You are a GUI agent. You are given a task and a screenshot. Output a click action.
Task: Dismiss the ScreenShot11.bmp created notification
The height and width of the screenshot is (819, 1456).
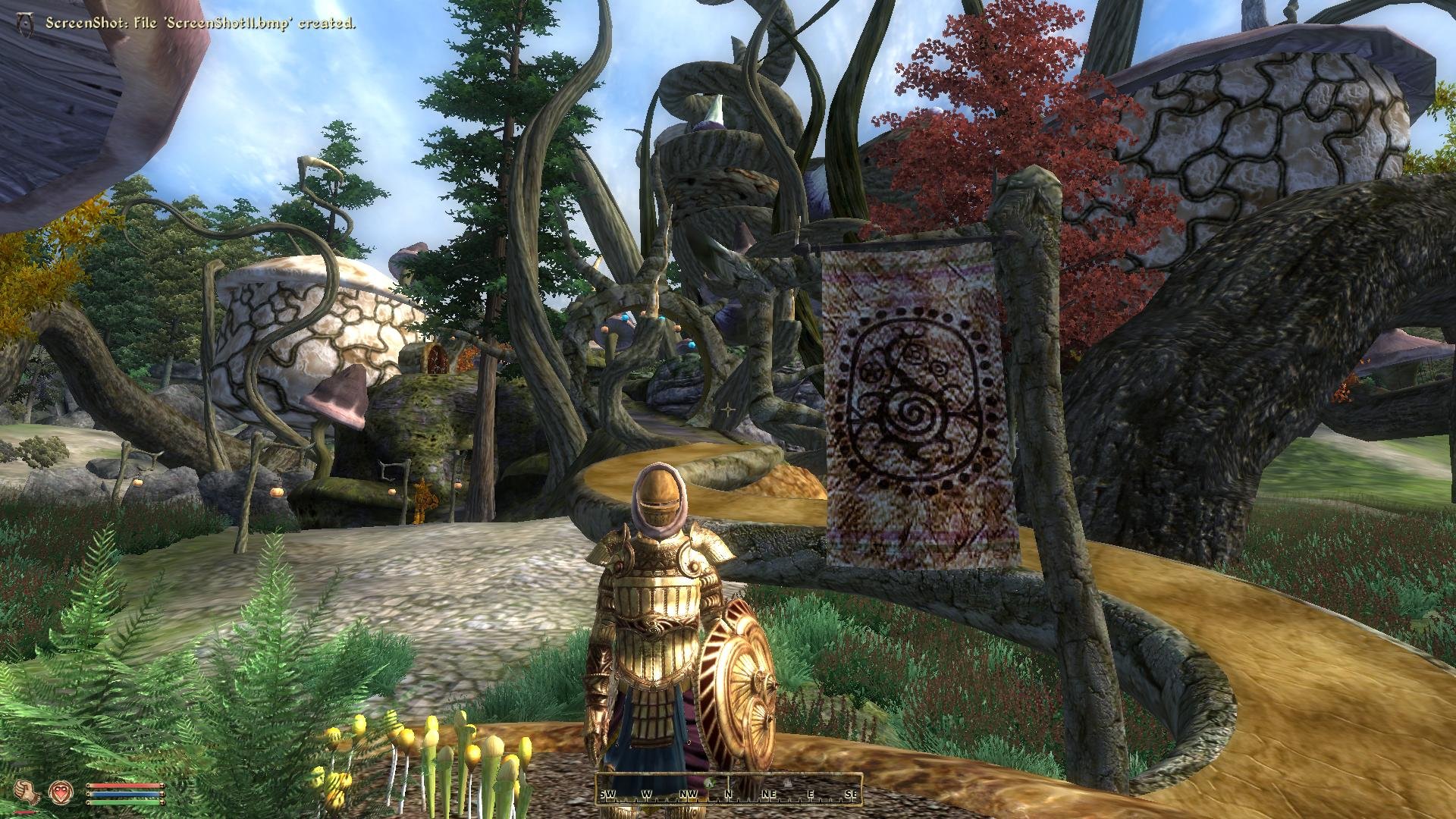click(201, 23)
